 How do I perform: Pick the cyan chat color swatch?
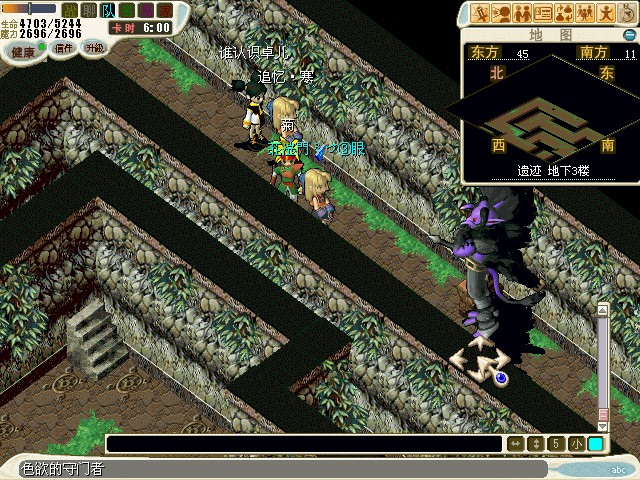click(595, 444)
